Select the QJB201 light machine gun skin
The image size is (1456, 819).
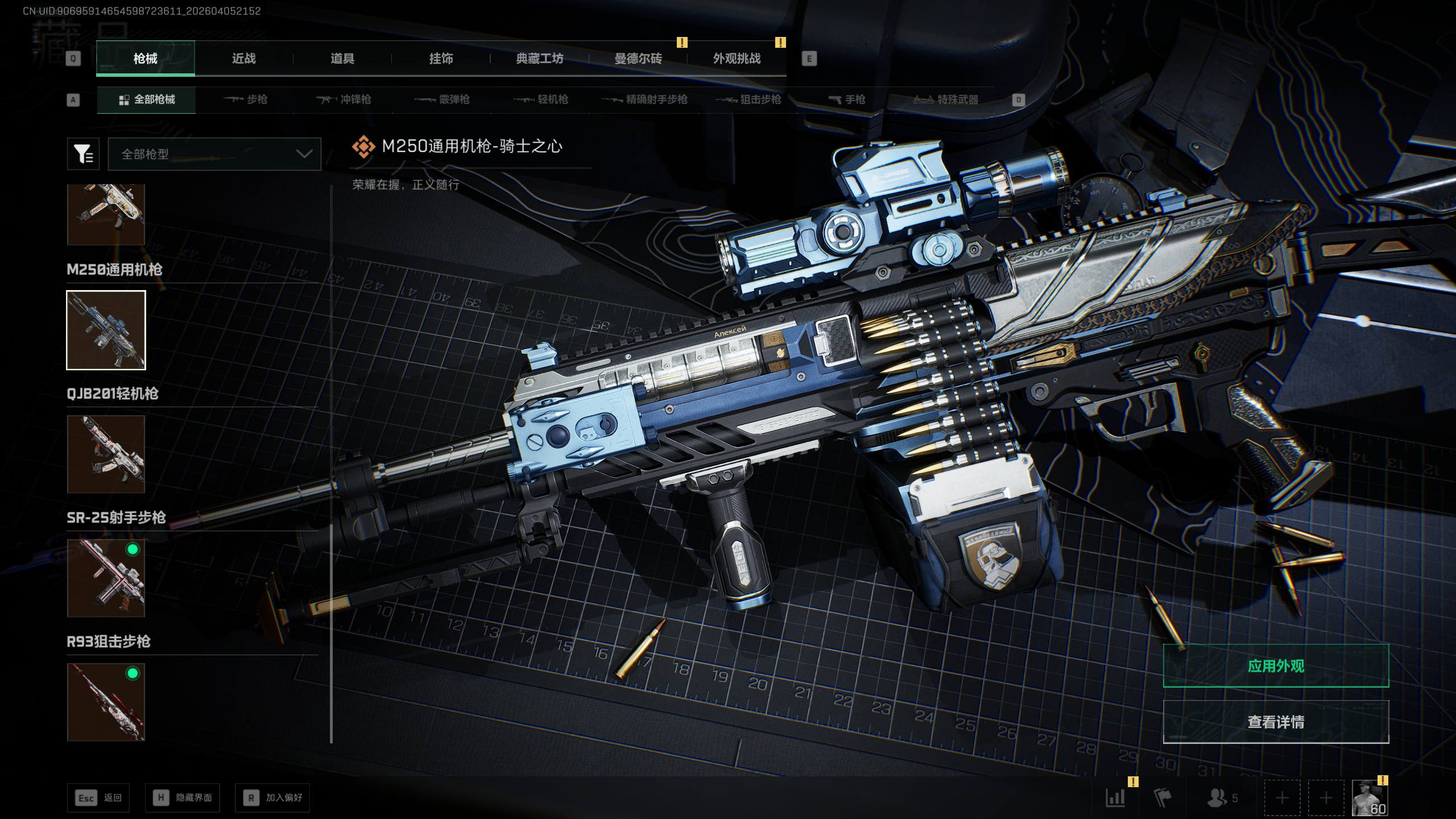tap(106, 454)
